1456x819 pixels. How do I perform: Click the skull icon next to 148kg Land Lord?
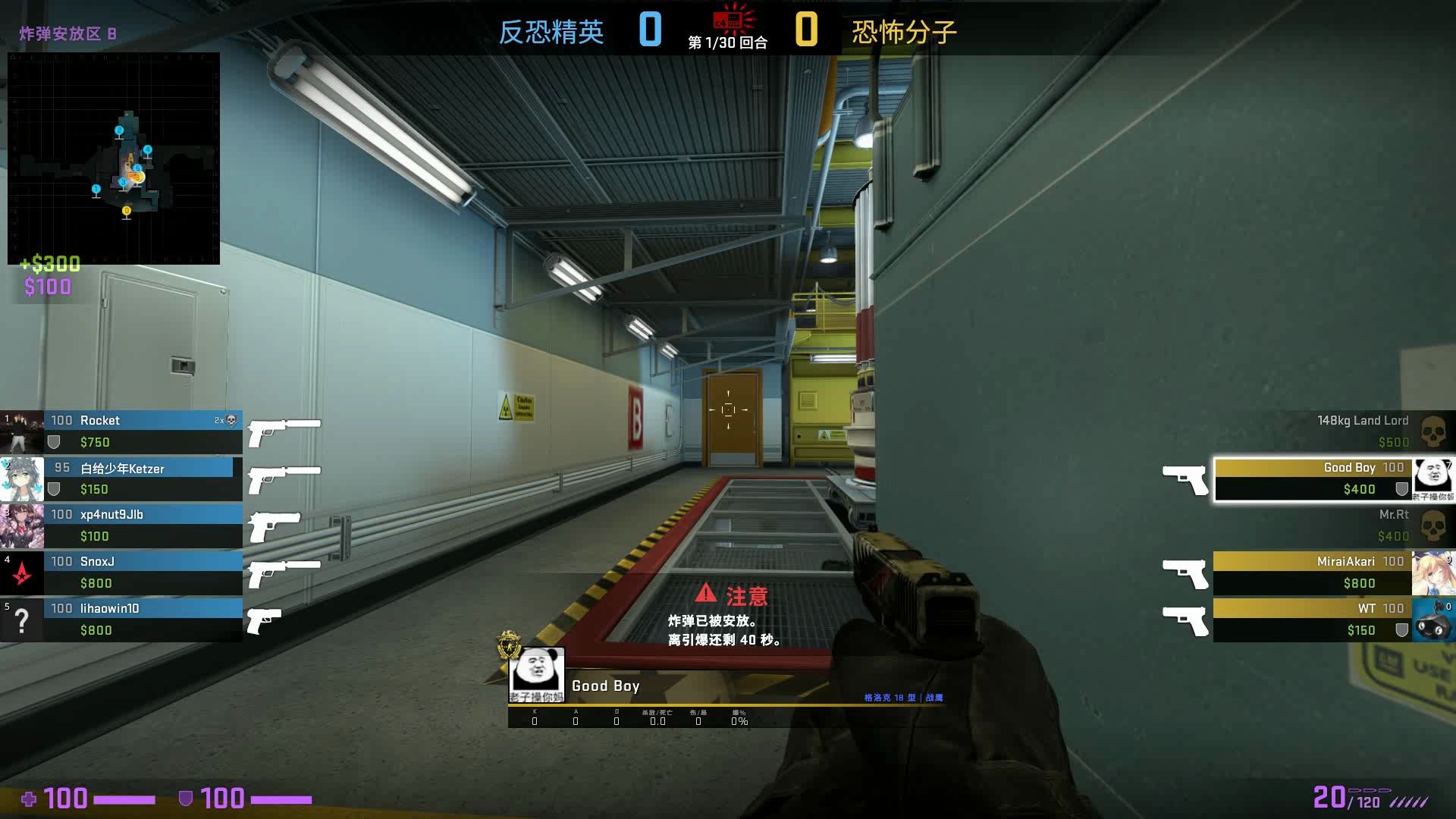pyautogui.click(x=1432, y=431)
